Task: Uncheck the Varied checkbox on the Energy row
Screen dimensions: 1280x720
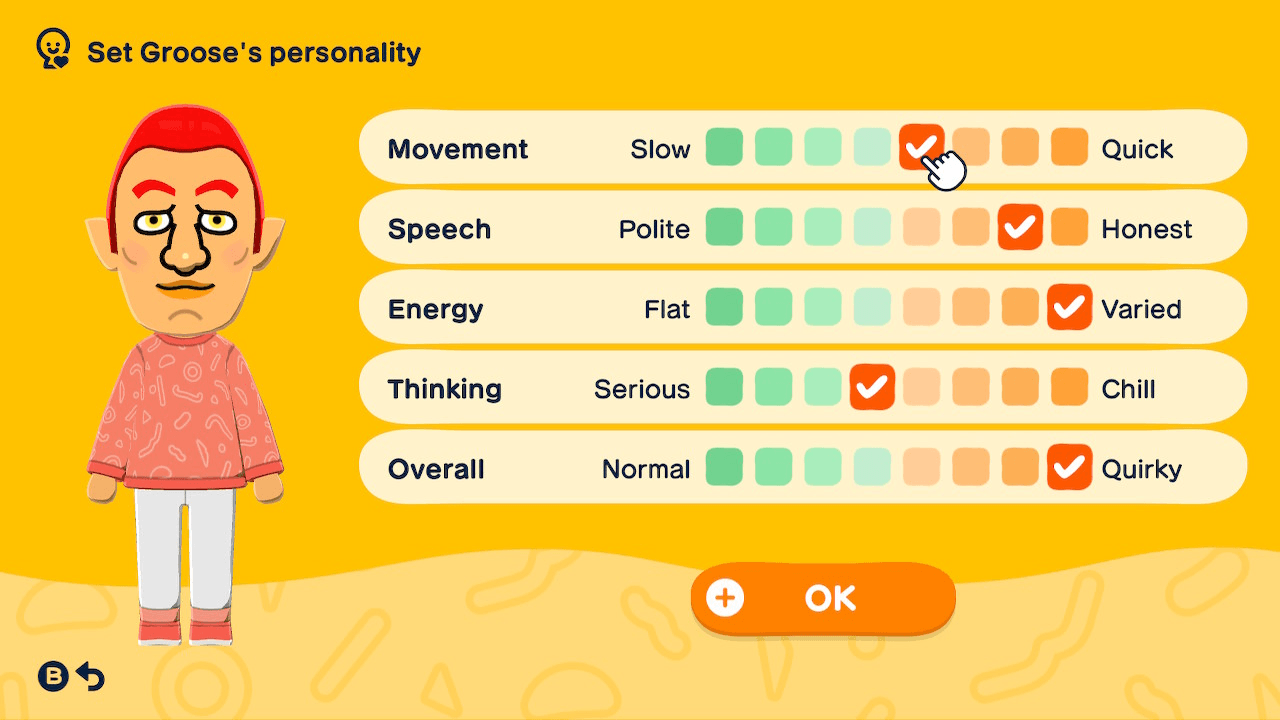Action: 1069,308
